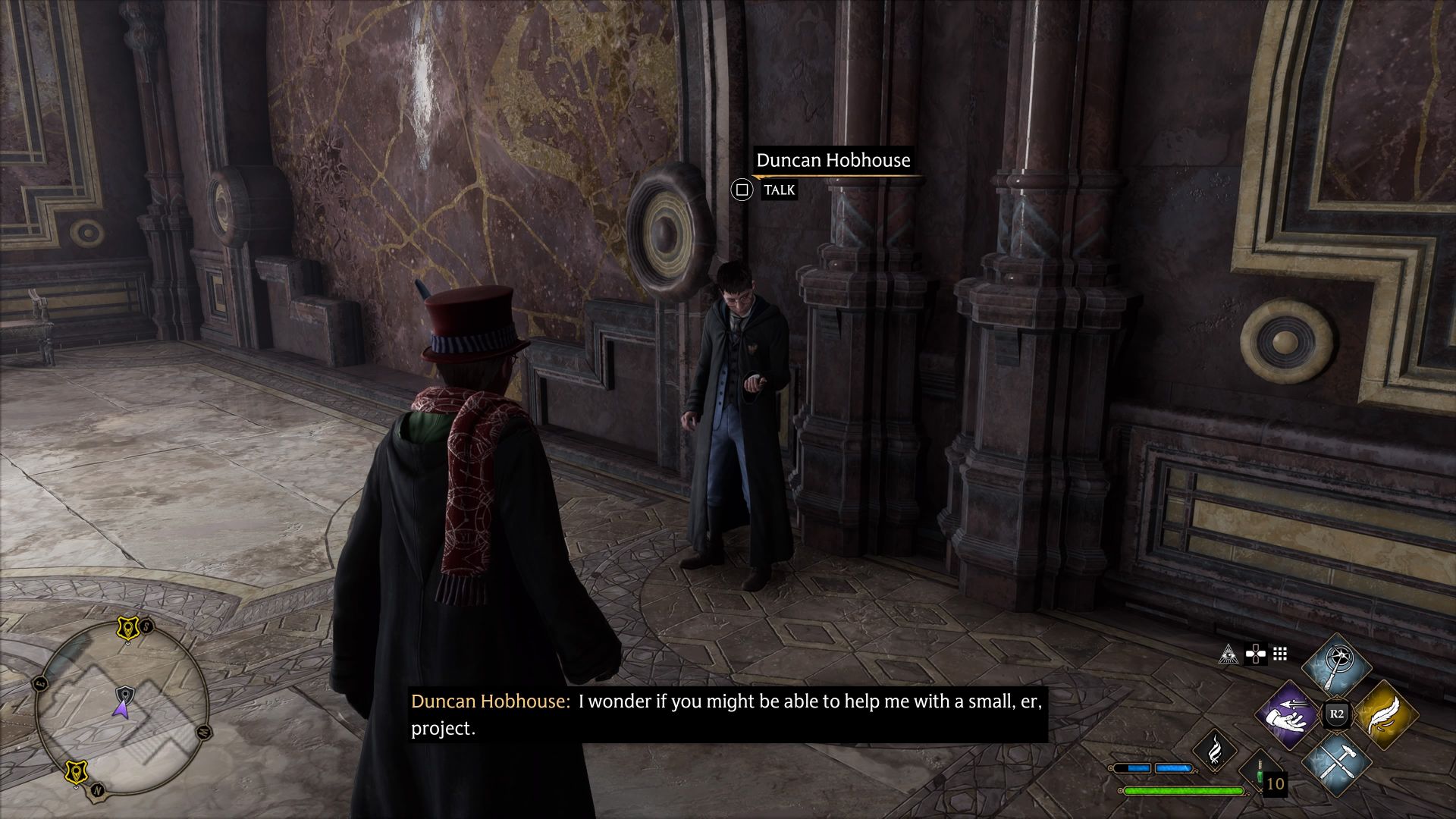The width and height of the screenshot is (1456, 819).
Task: Click the S compass marker on the minimap
Action: point(146,626)
